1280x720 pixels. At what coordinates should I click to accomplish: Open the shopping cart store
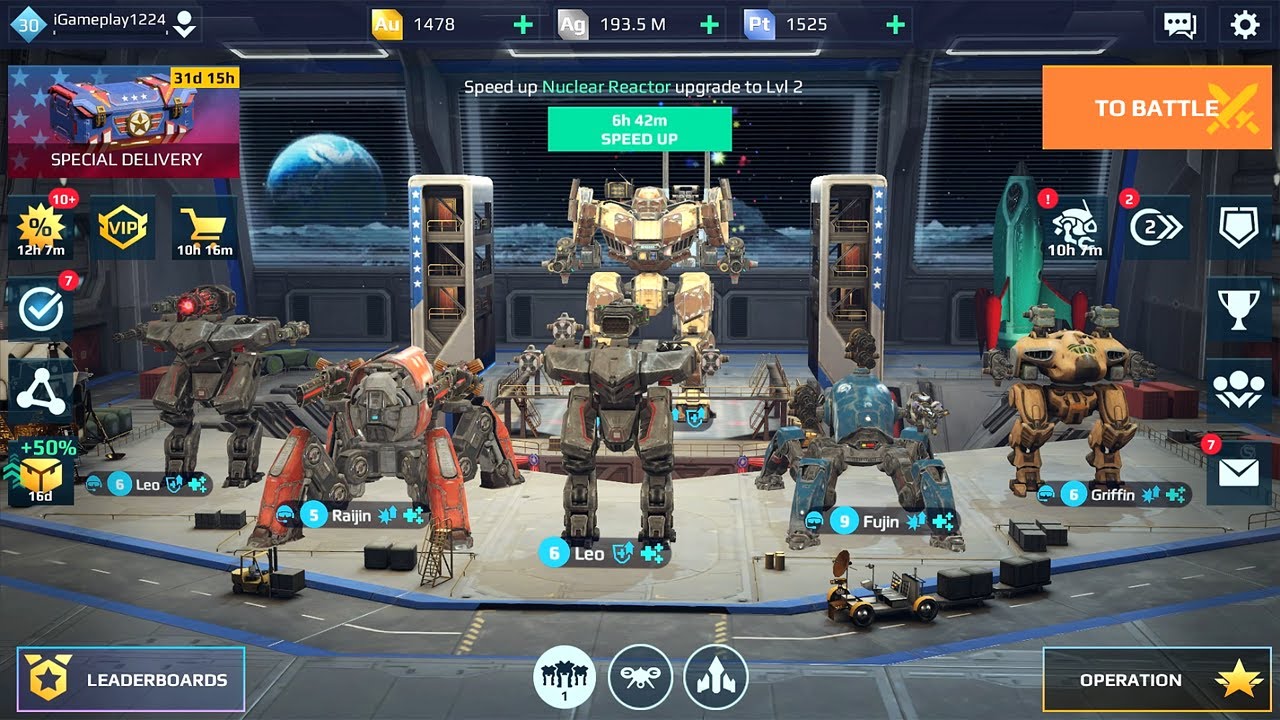[x=205, y=228]
